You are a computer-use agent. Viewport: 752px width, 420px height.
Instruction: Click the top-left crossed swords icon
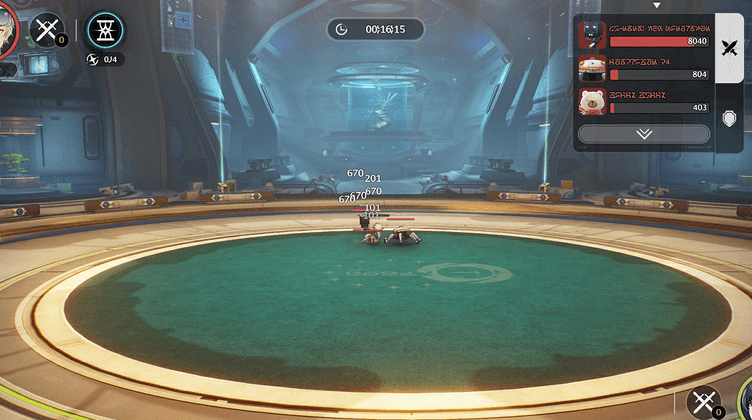tap(46, 30)
